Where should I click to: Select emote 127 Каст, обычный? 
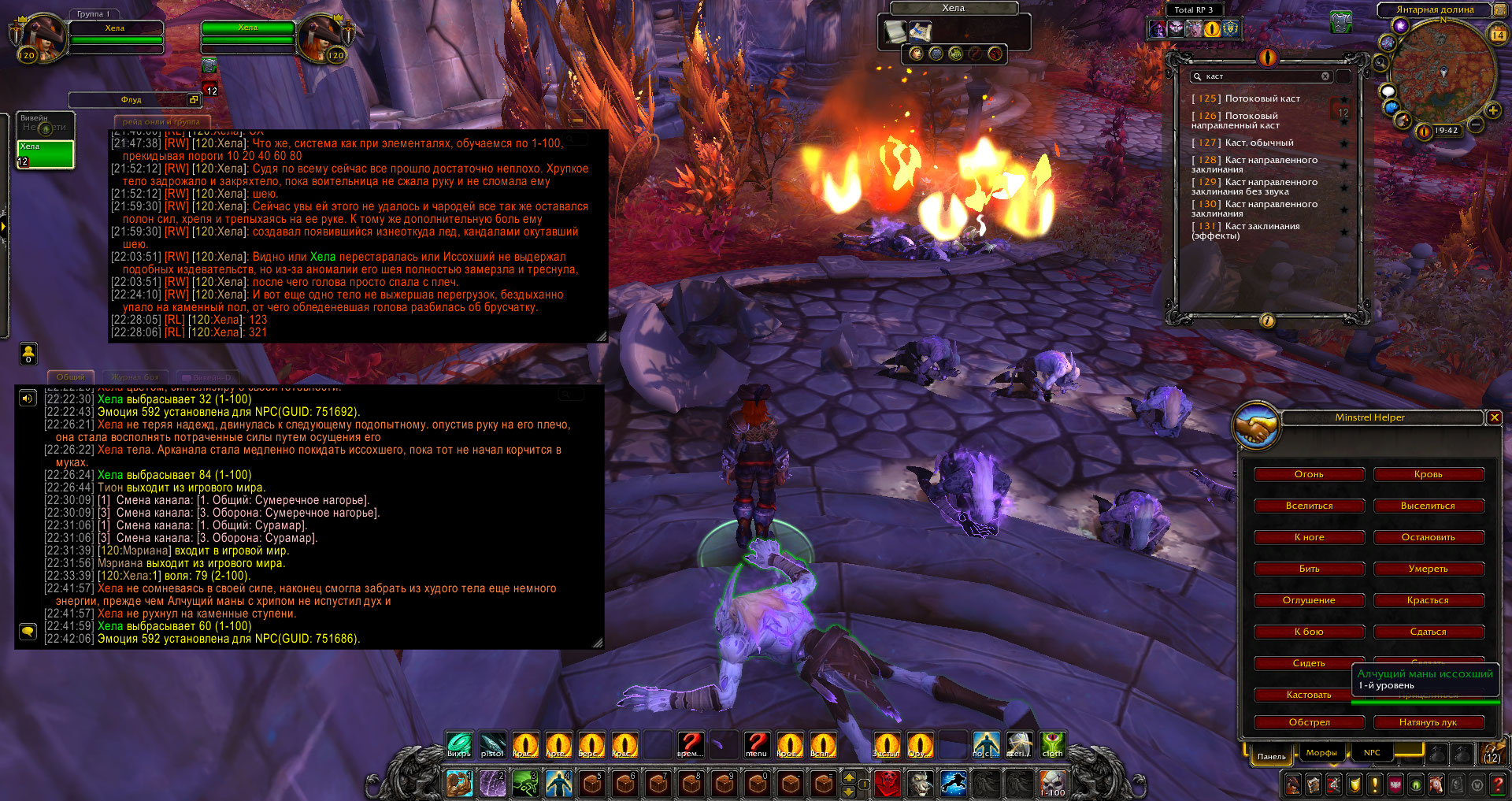click(1258, 143)
